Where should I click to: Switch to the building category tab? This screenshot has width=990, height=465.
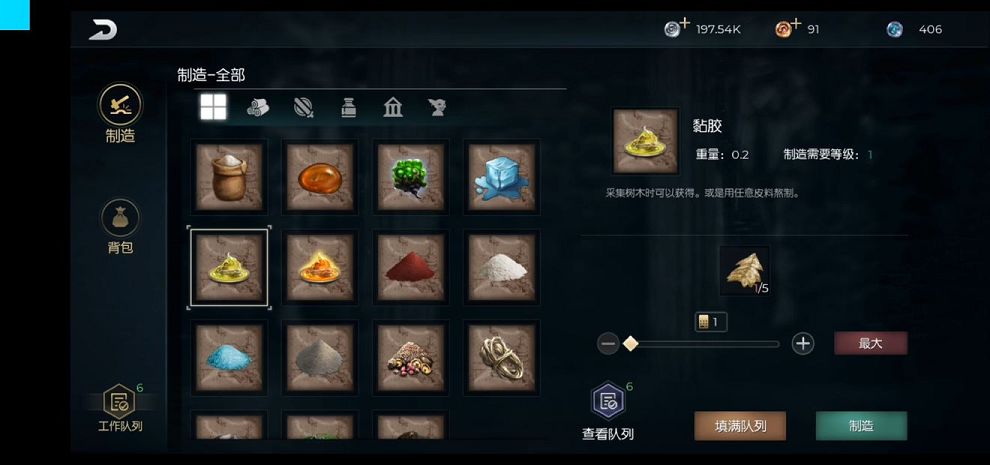(393, 107)
